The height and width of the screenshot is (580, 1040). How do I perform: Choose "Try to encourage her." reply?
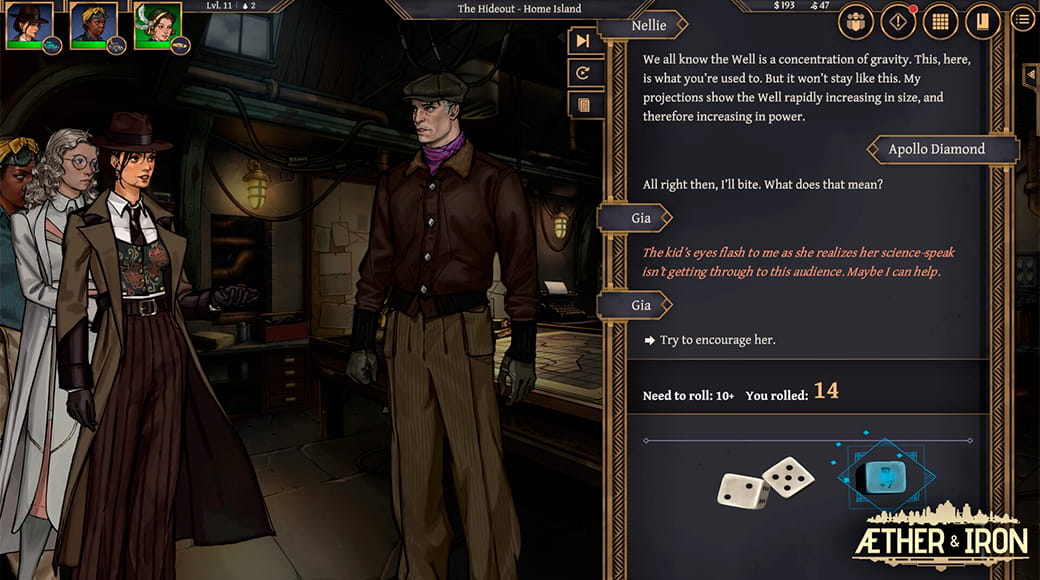[x=717, y=340]
